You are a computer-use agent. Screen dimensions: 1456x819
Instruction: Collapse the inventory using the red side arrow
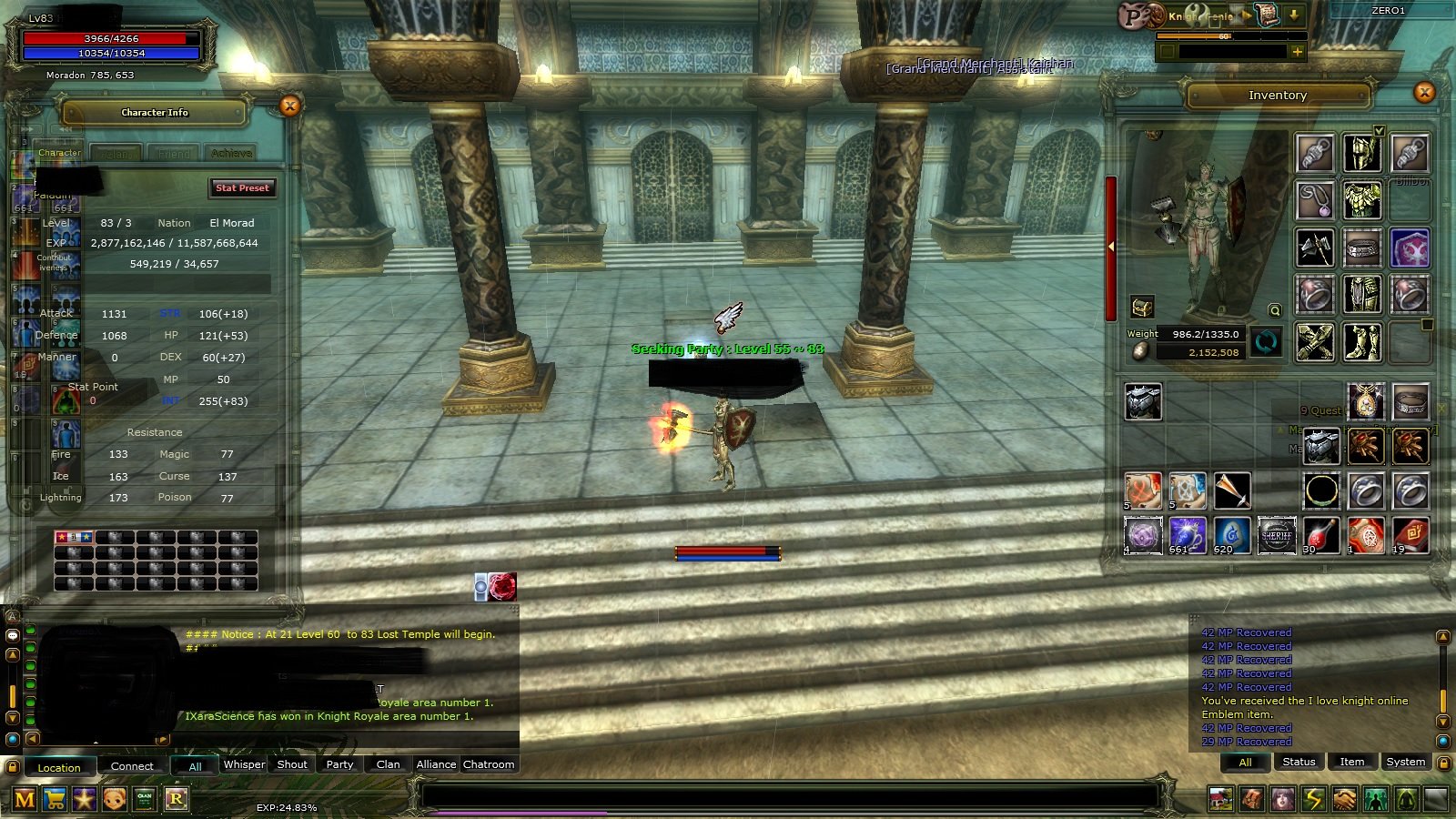click(x=1111, y=244)
